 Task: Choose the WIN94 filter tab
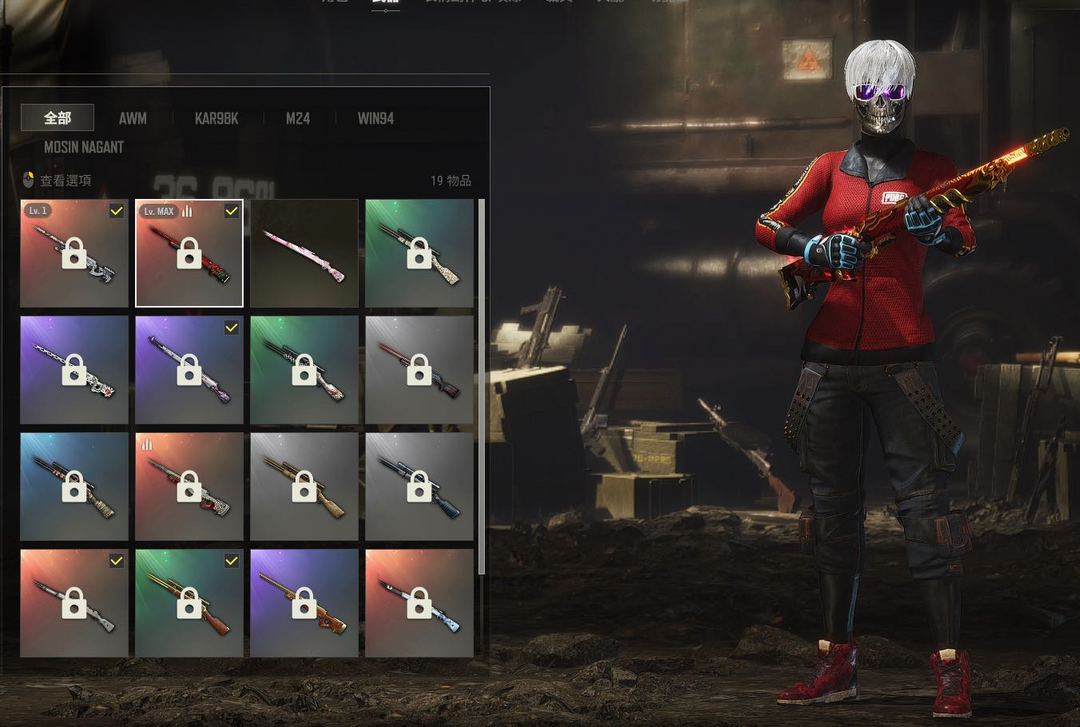375,118
